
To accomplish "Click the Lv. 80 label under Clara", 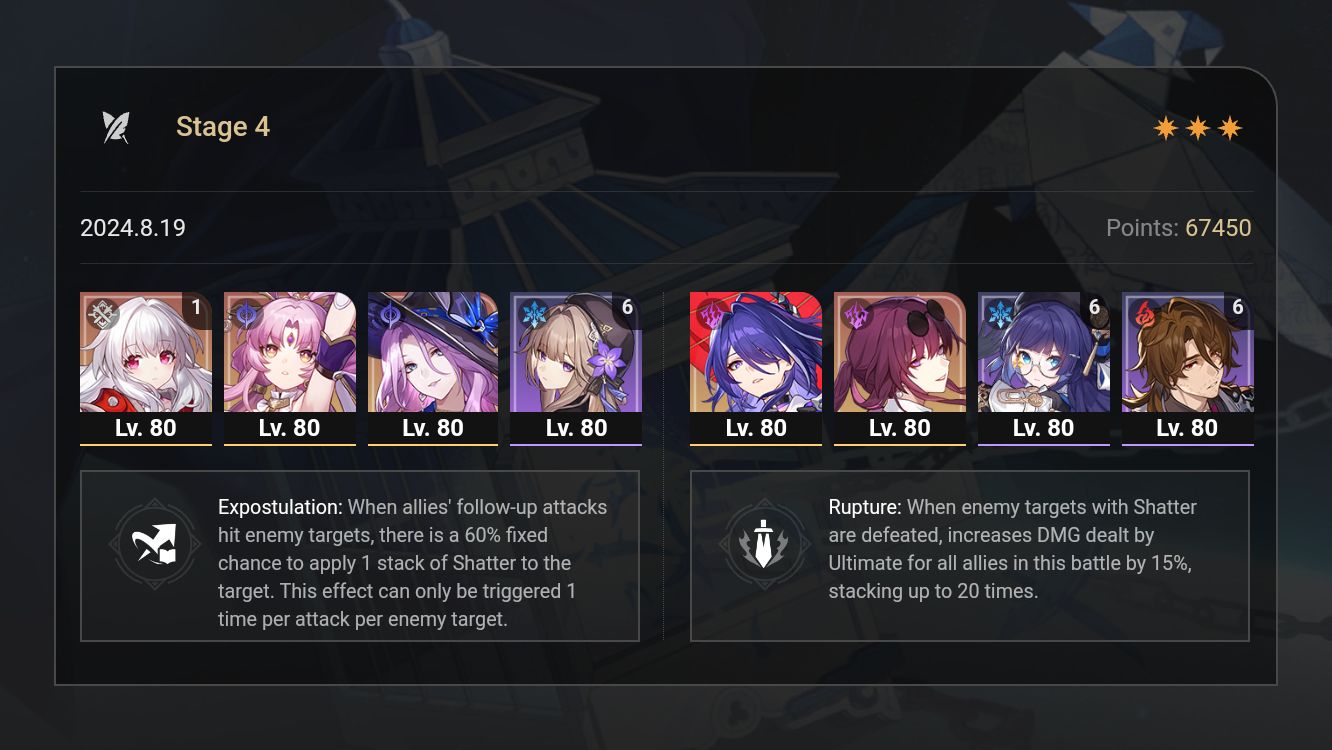I will [146, 427].
